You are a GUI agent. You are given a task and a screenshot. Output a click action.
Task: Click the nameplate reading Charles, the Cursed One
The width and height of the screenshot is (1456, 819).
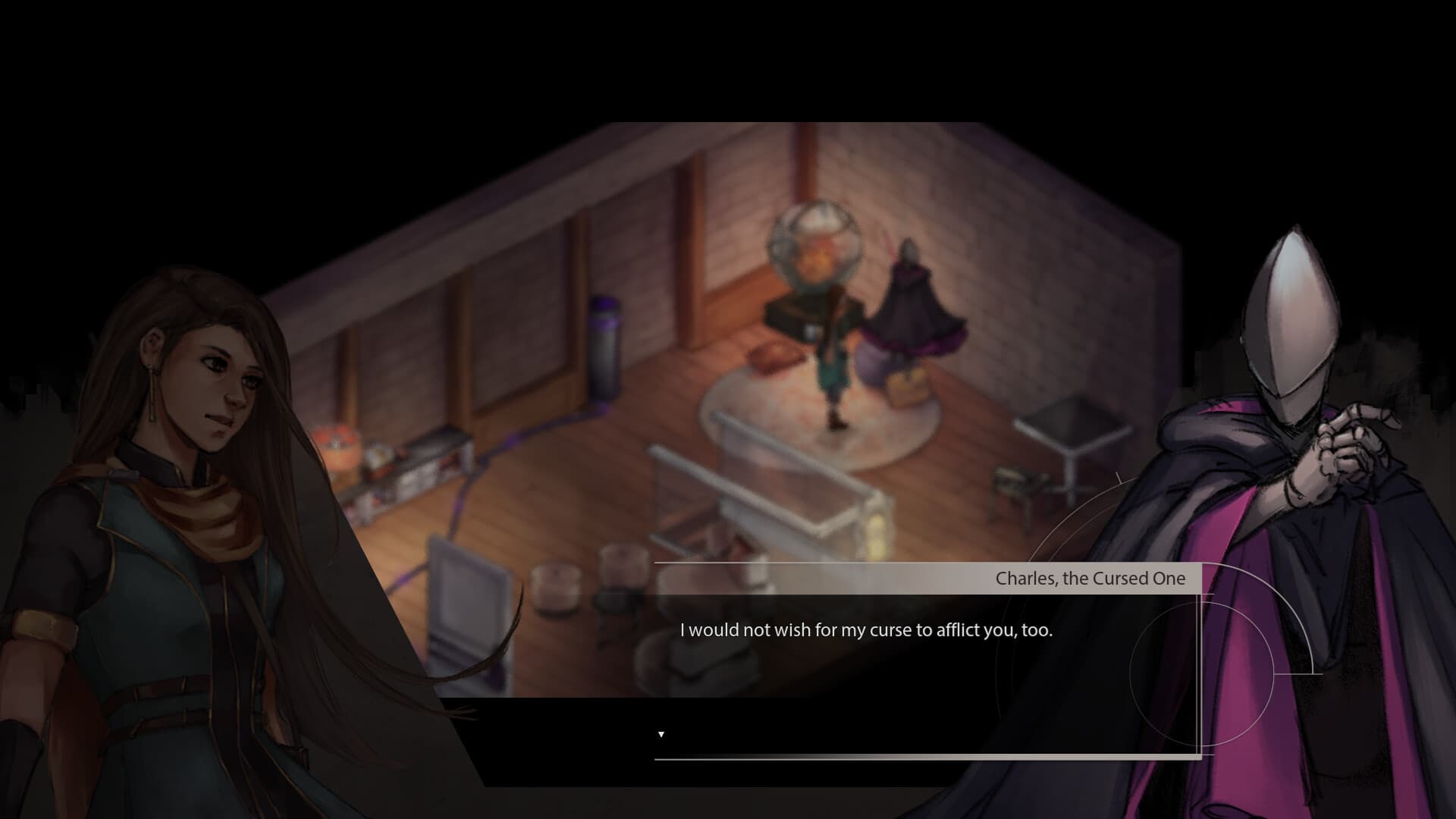pyautogui.click(x=1090, y=578)
